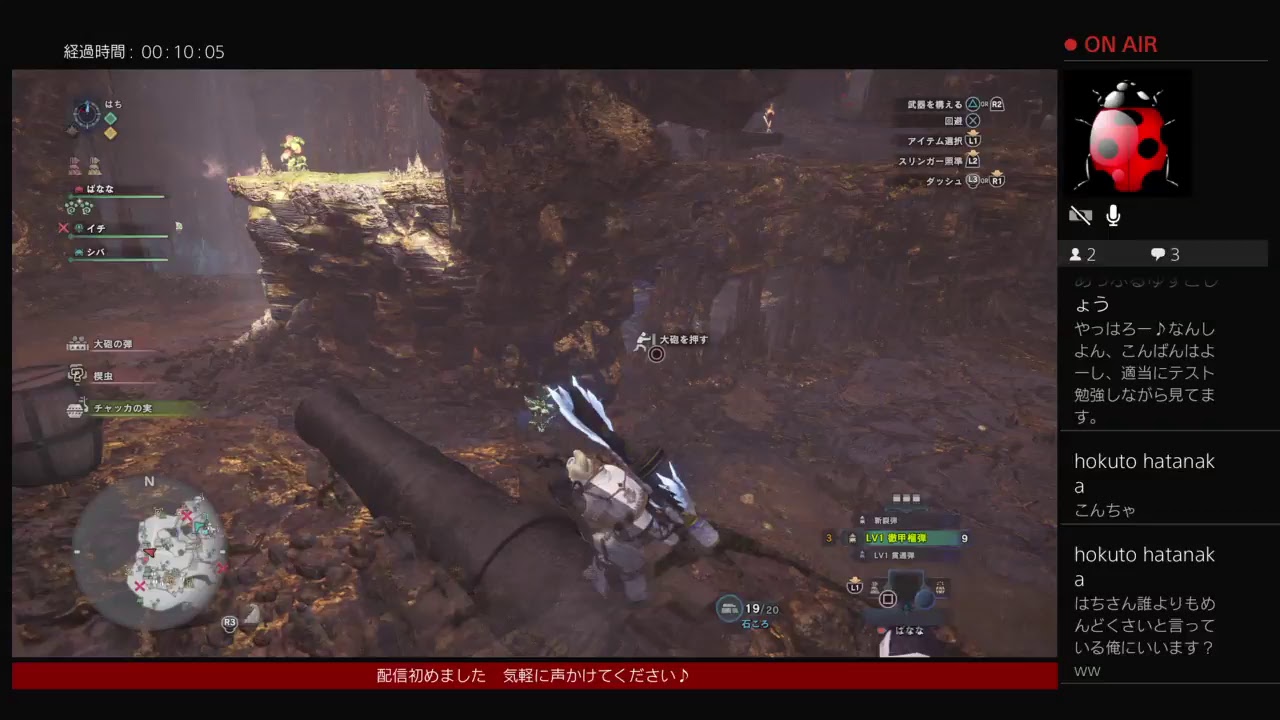Click the square button icon in item bar
The height and width of the screenshot is (720, 1280).
(x=886, y=600)
